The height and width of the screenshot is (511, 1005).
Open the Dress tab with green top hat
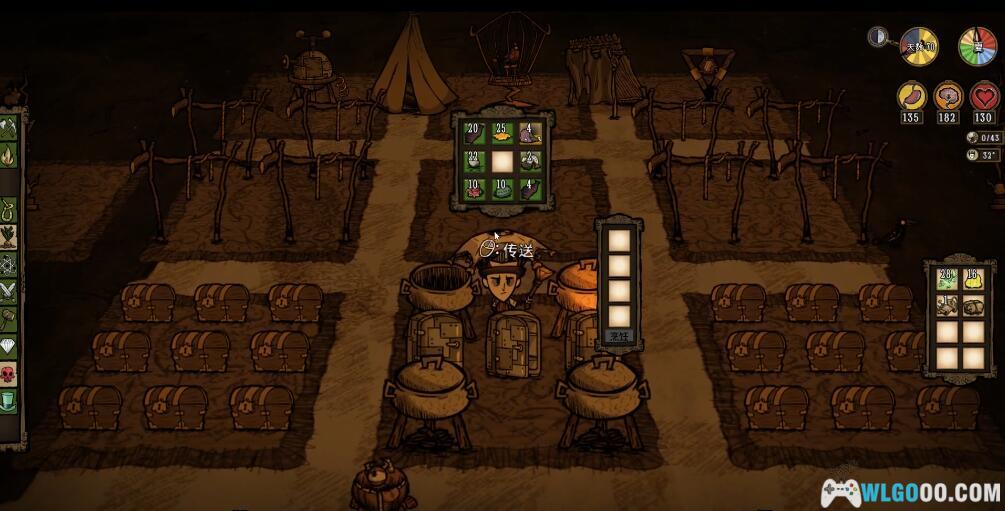[8, 400]
